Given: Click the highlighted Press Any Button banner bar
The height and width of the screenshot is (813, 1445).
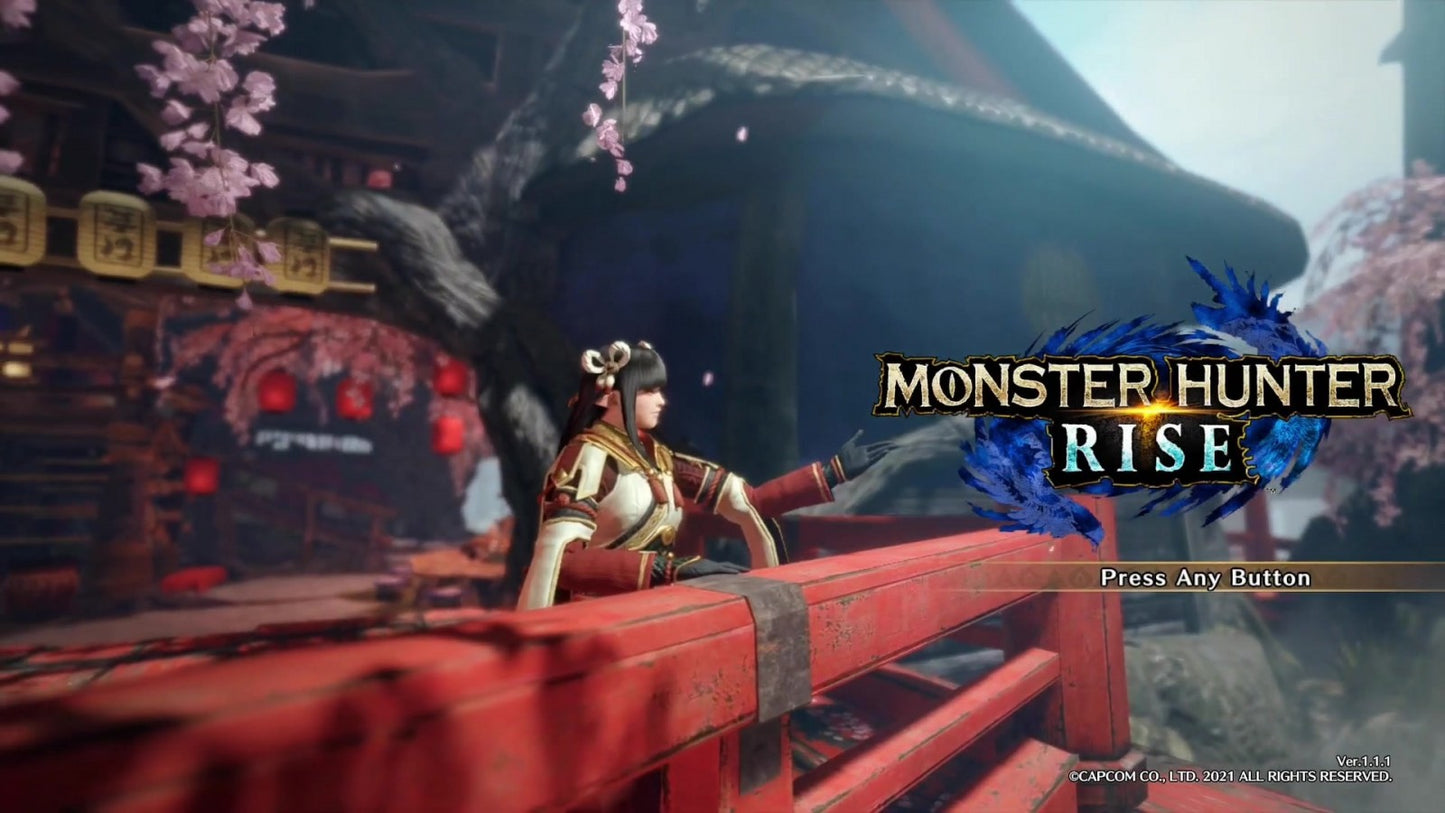Looking at the screenshot, I should click(x=1204, y=577).
